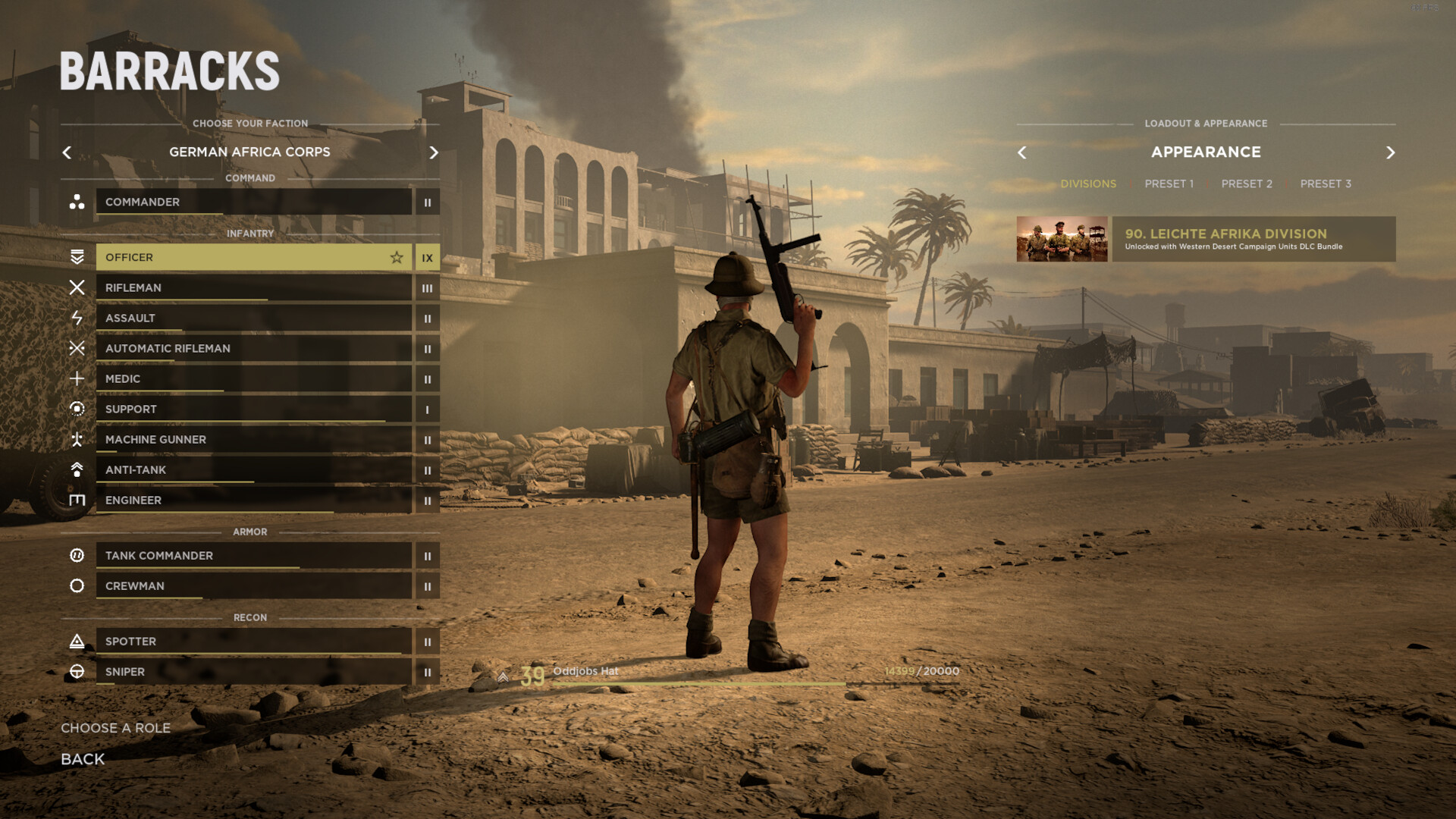The image size is (1456, 819).
Task: Click the BACK button
Action: coord(82,759)
